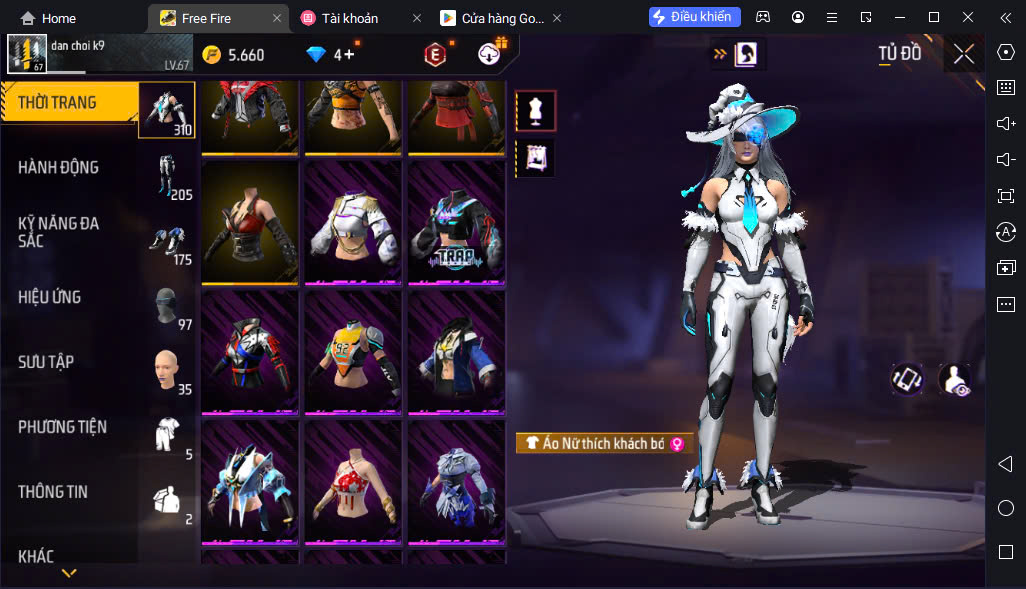
Task: Click the diamond currency add button
Action: click(350, 55)
